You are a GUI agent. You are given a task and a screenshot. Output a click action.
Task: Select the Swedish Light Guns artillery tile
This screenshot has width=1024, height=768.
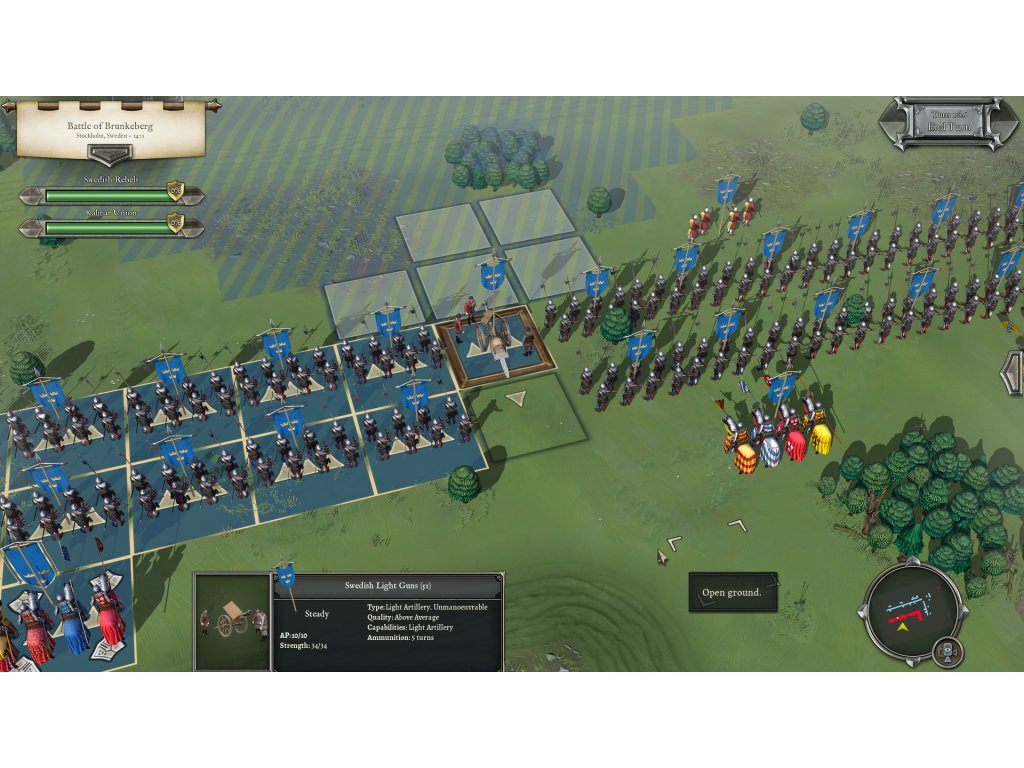point(495,343)
